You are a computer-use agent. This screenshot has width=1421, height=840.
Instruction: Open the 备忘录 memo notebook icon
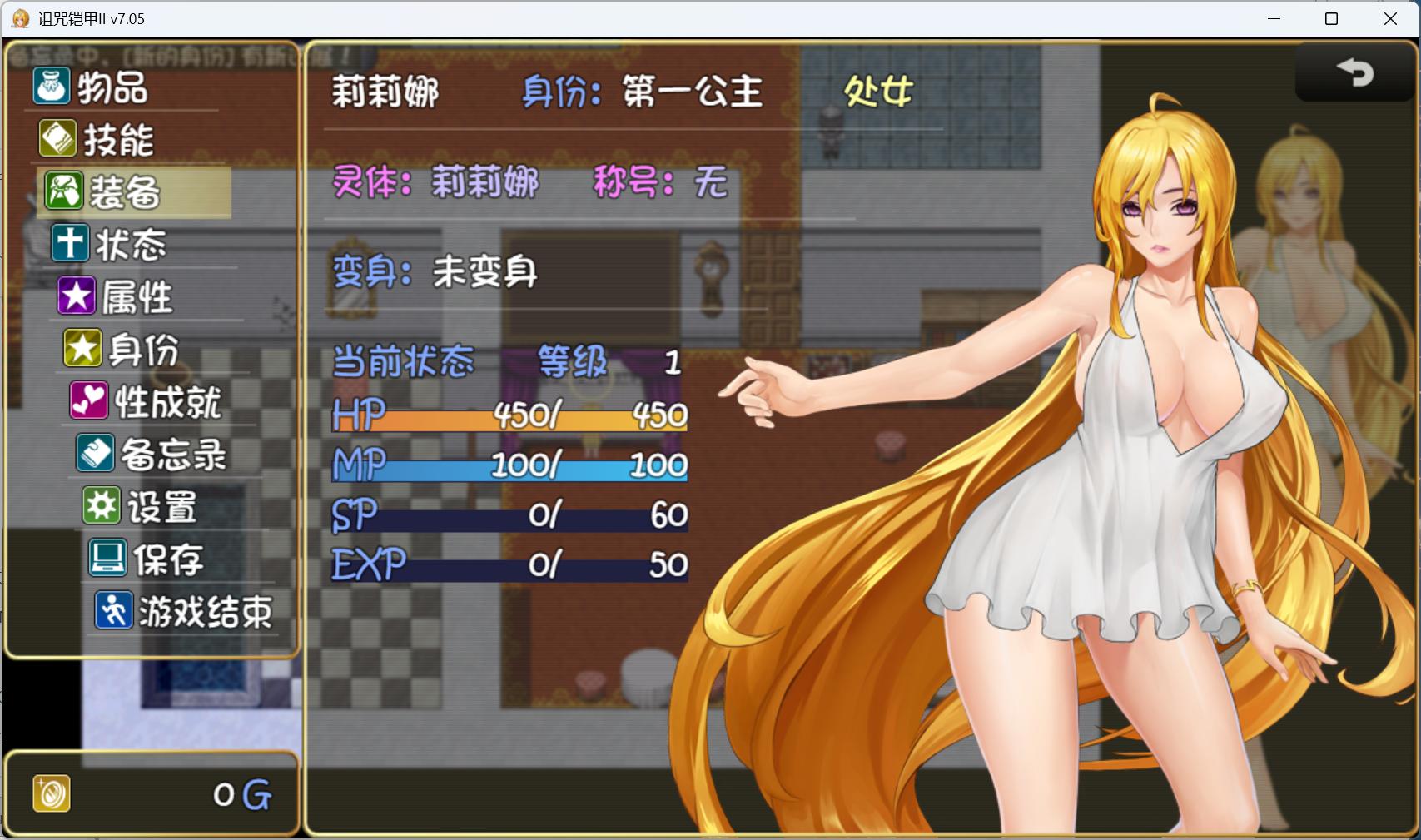[97, 454]
